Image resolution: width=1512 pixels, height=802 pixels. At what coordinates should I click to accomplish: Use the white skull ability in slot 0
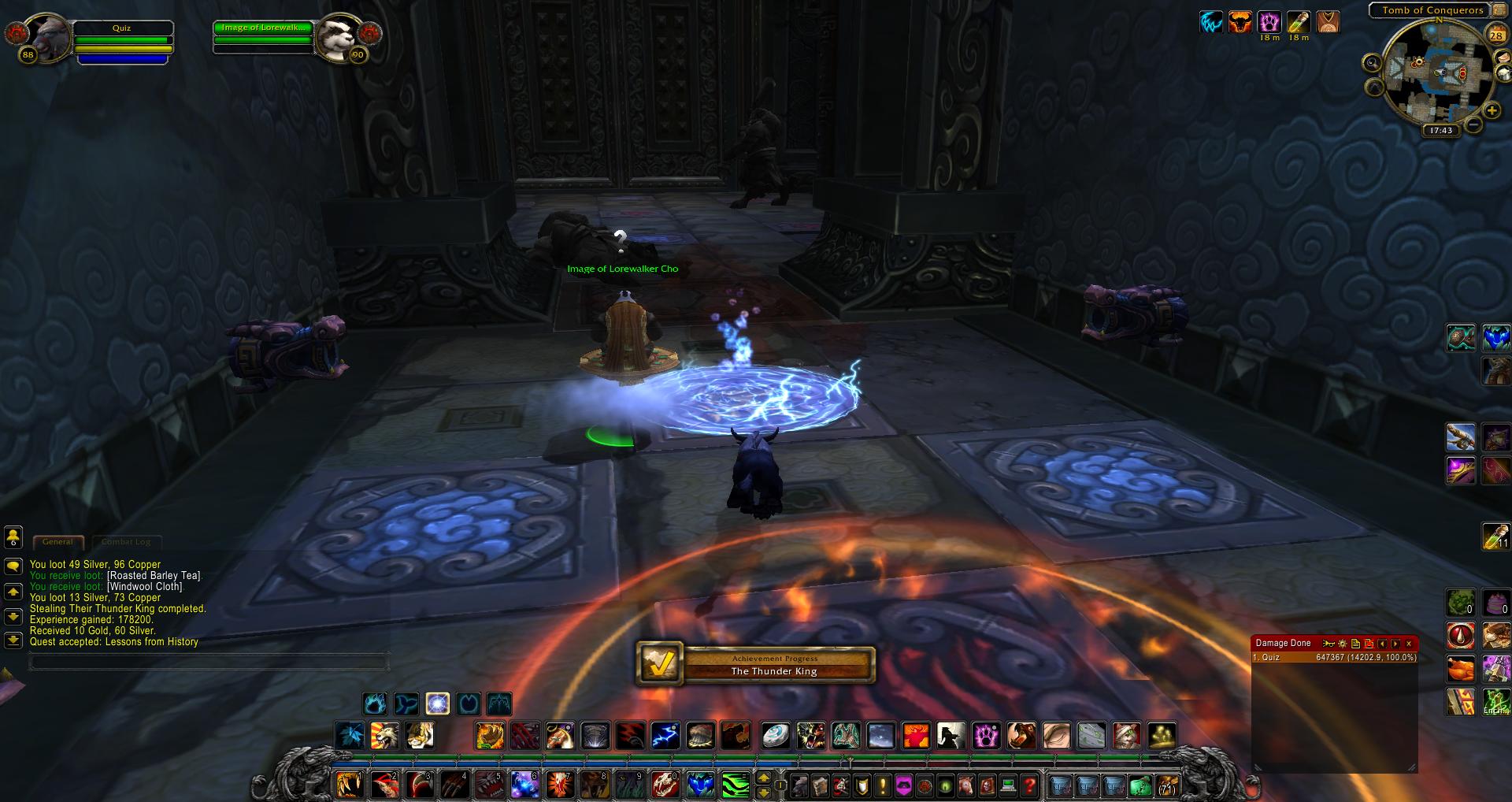[x=664, y=785]
